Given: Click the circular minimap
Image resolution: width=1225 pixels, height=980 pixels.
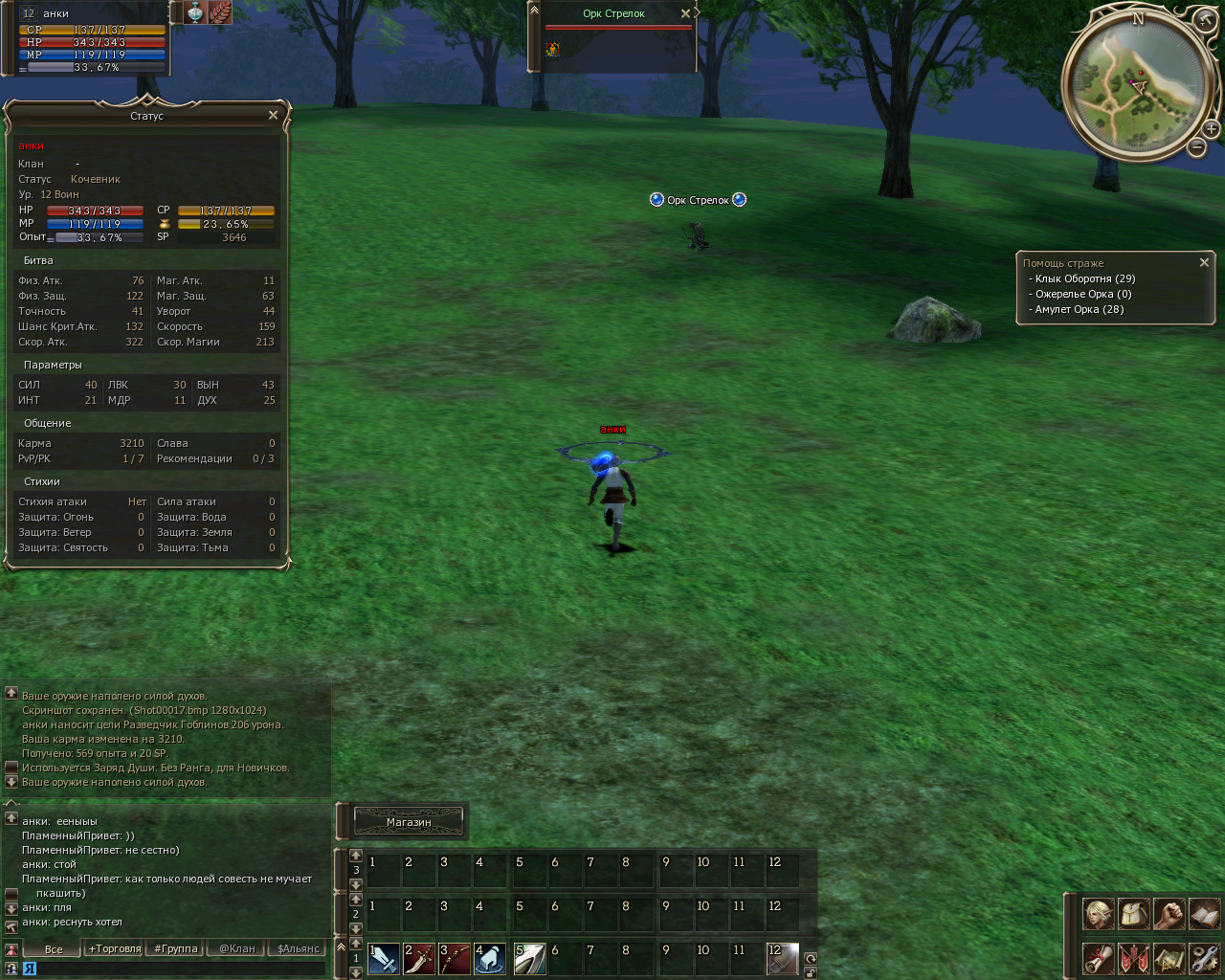Looking at the screenshot, I should [1136, 84].
